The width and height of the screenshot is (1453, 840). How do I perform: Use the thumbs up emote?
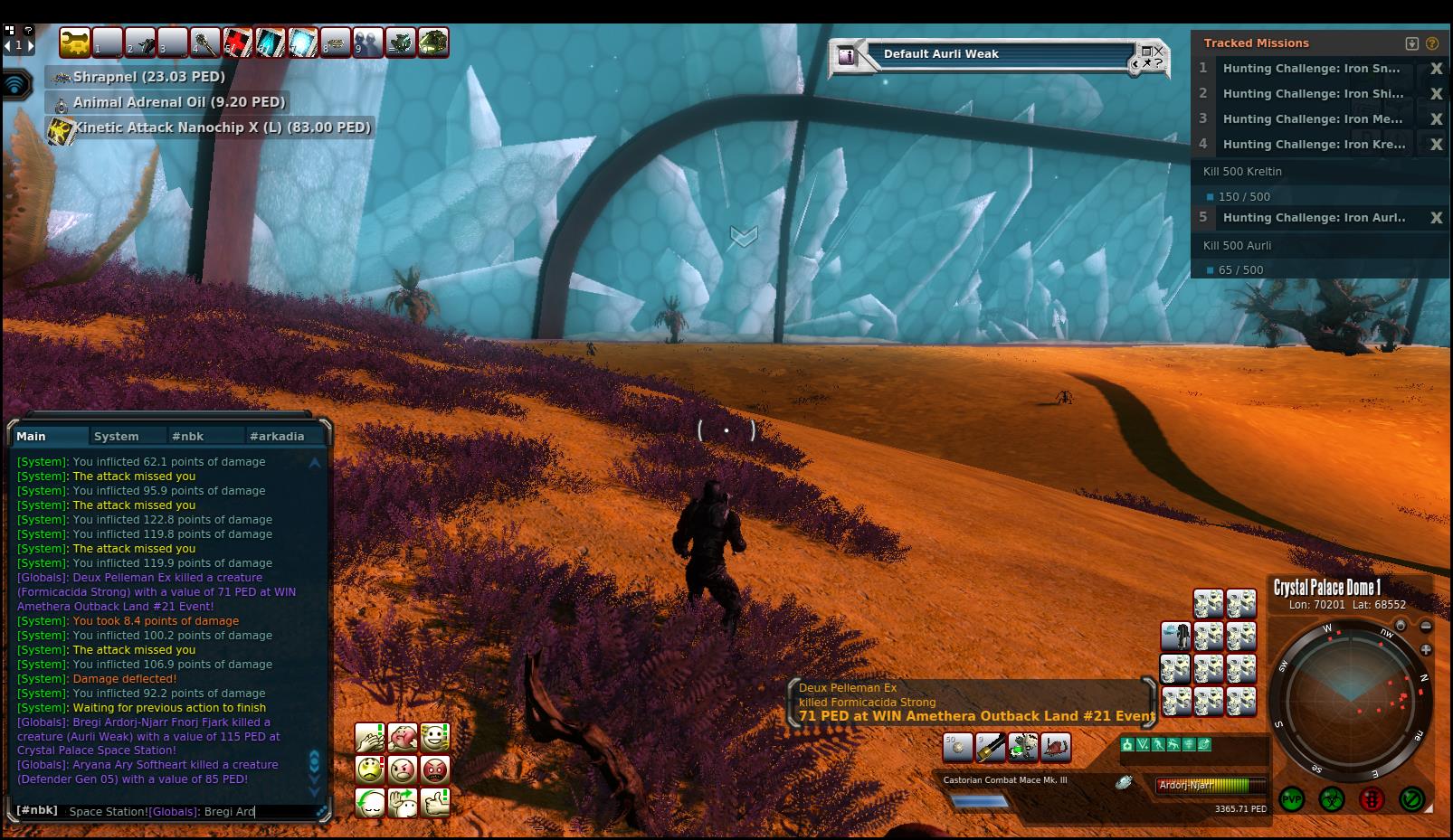[435, 802]
